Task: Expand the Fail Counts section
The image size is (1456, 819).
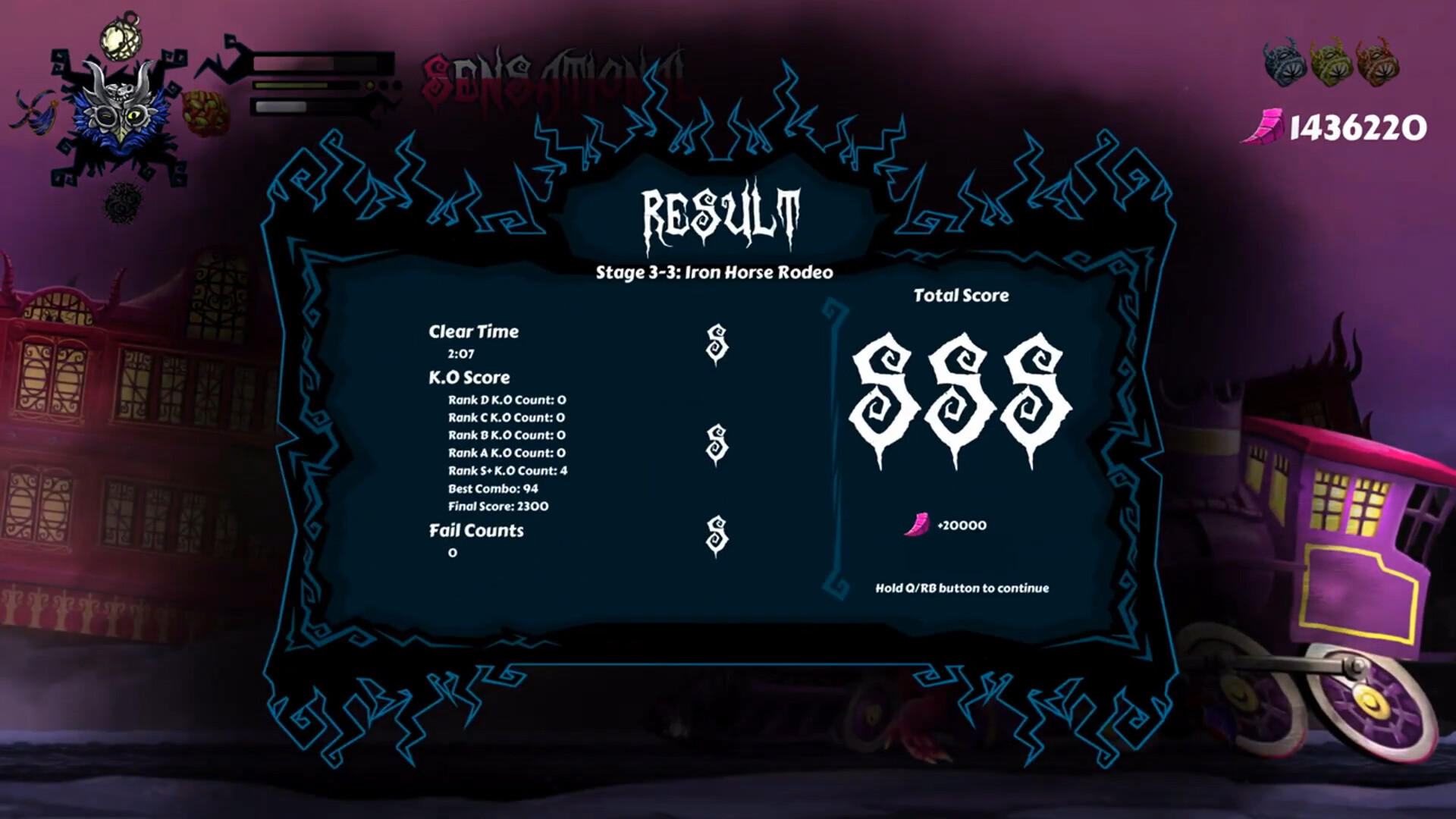Action: point(475,531)
